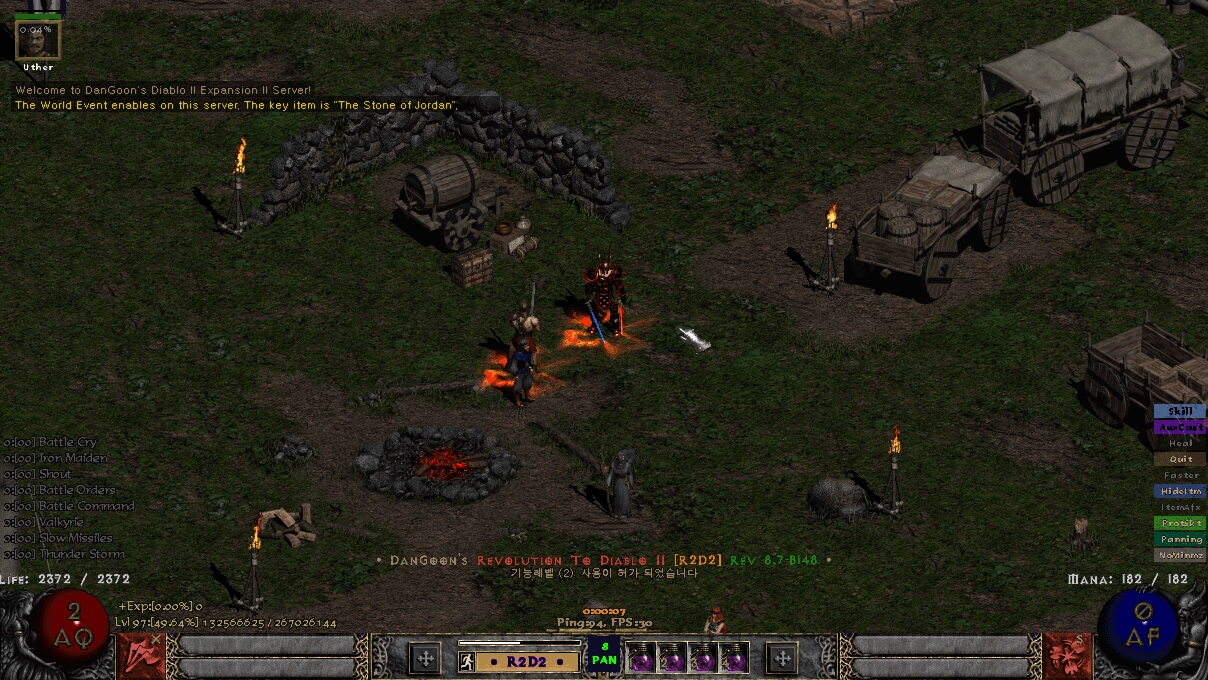Viewport: 1208px width, 680px height.
Task: Open the left-click attack skill selector
Action: click(x=138, y=654)
